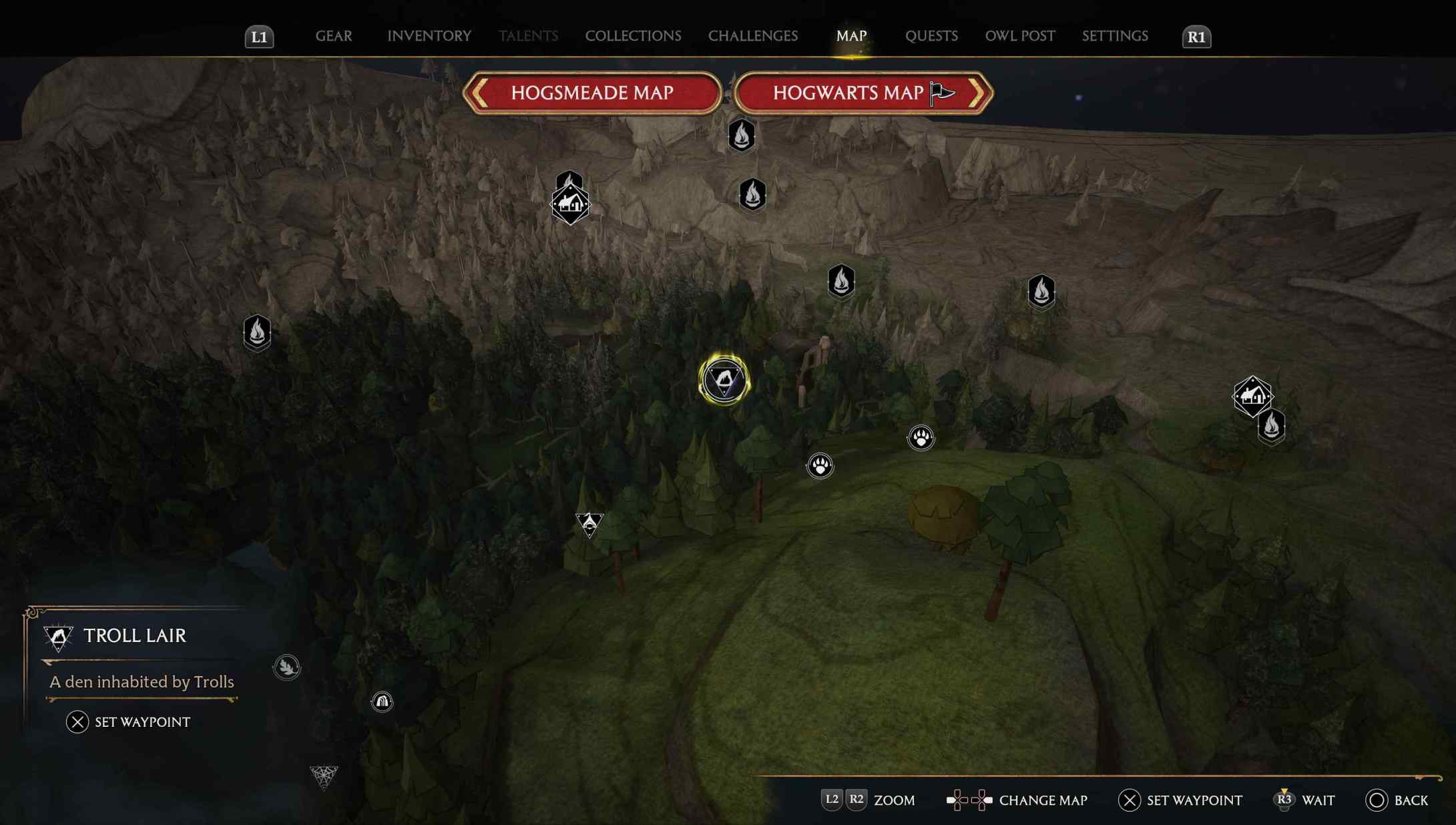Click the HOGSMEADE MAP button
The image size is (1456, 825).
pos(592,93)
